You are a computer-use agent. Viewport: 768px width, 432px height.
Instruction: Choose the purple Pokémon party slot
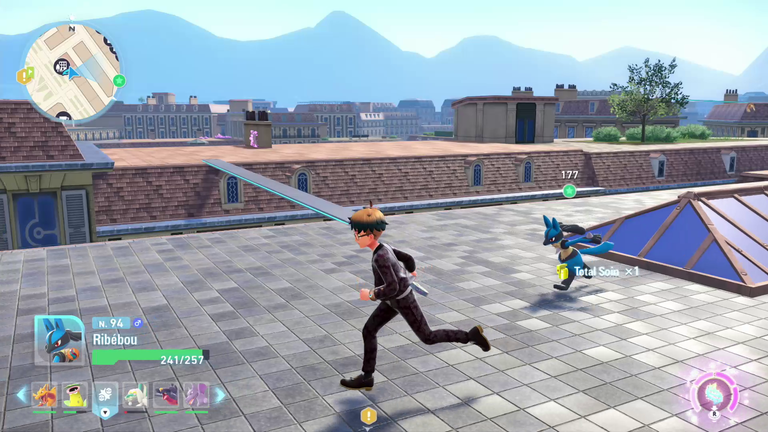(x=196, y=395)
